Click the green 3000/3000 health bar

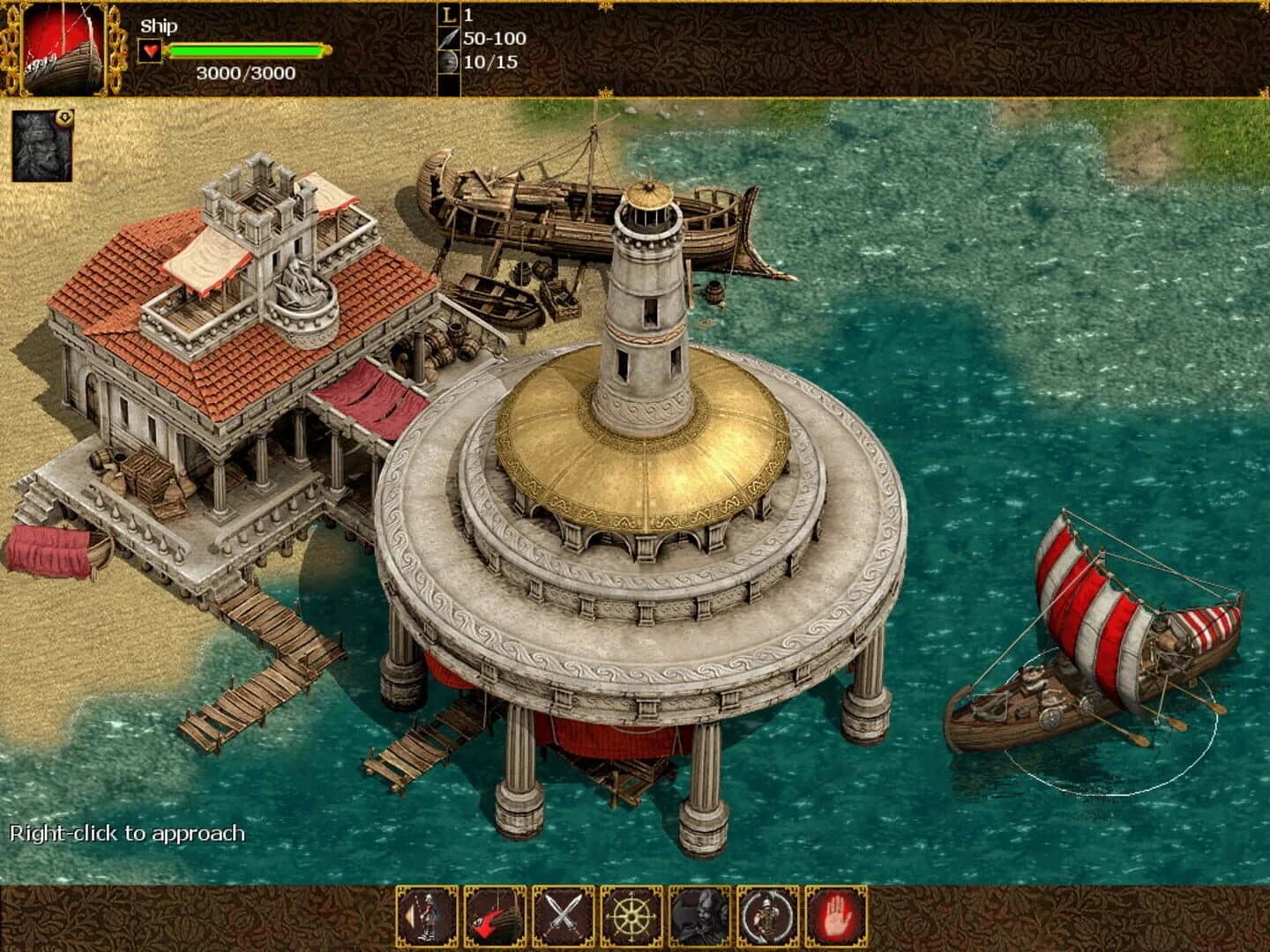point(247,49)
